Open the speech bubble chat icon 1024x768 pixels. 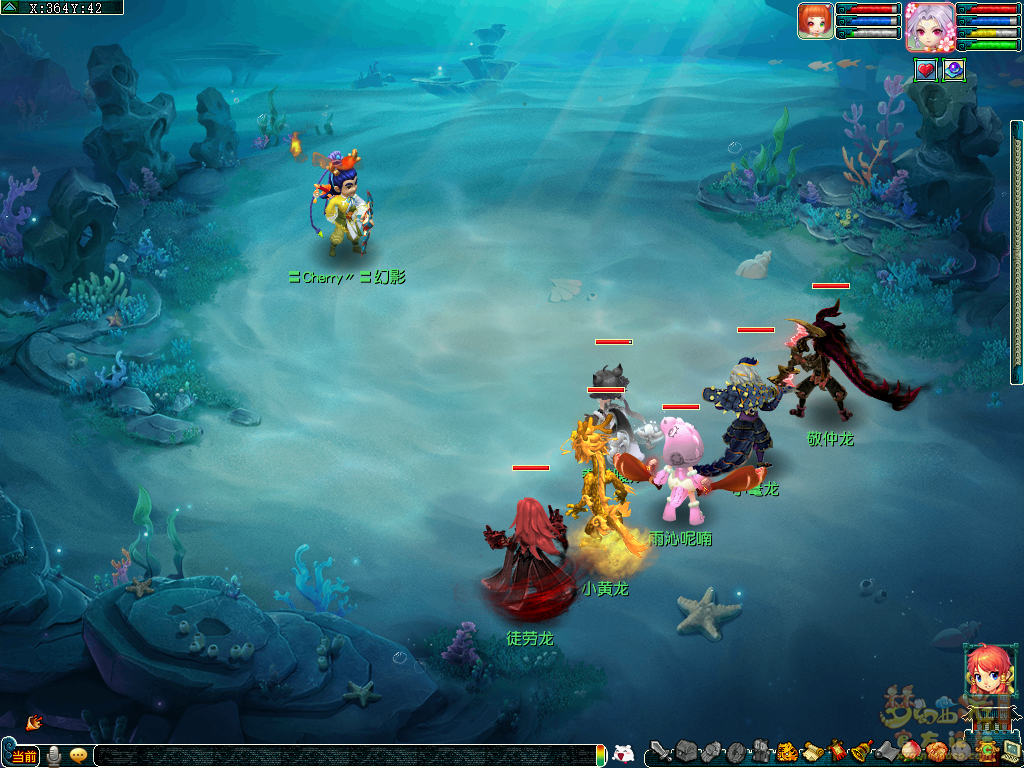pos(78,756)
